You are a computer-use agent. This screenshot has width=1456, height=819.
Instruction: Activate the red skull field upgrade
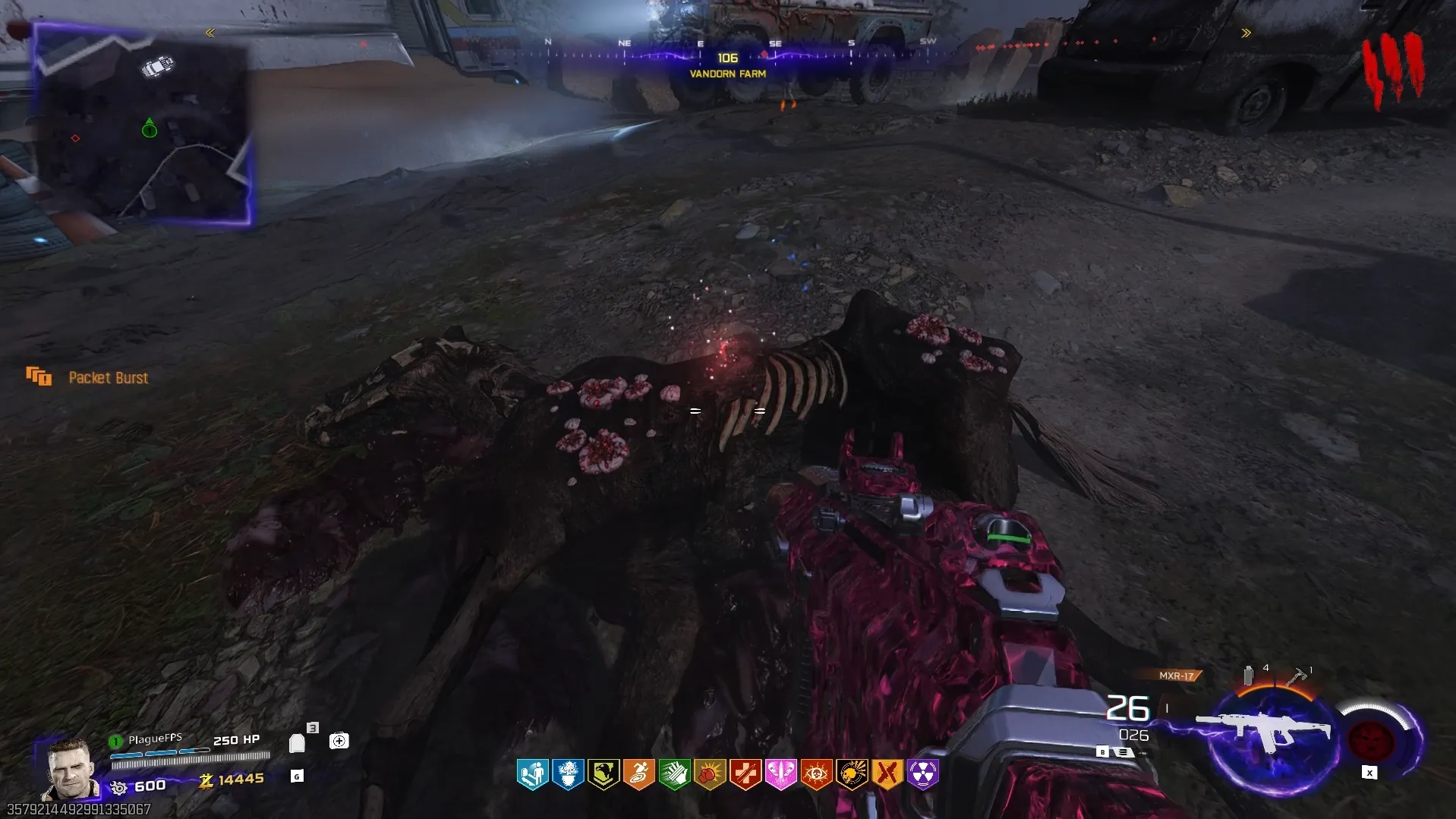point(1370,739)
